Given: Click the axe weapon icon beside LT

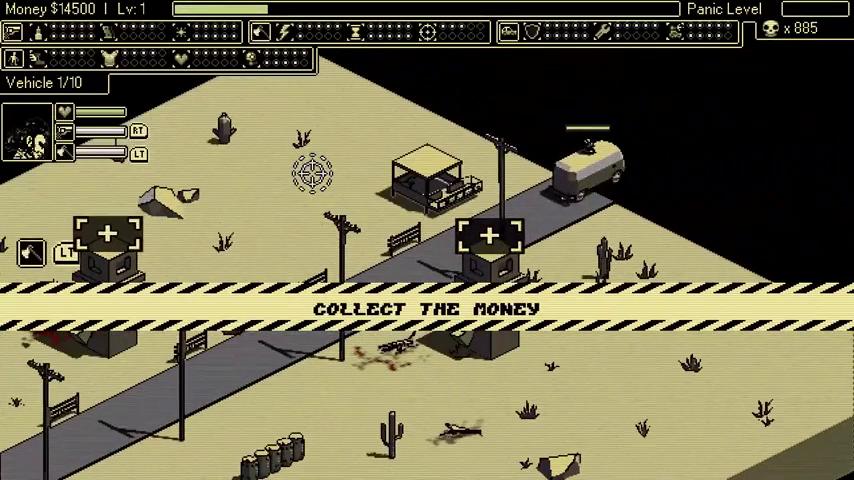Looking at the screenshot, I should 31,250.
